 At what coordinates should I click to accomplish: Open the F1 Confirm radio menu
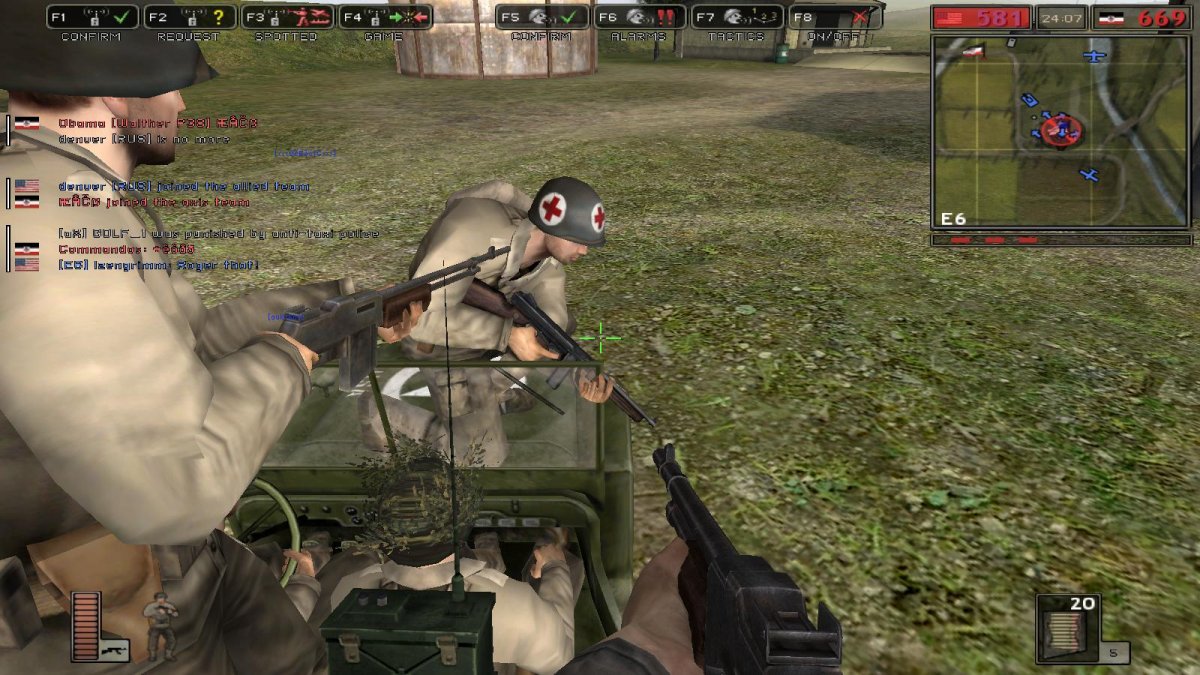click(93, 17)
